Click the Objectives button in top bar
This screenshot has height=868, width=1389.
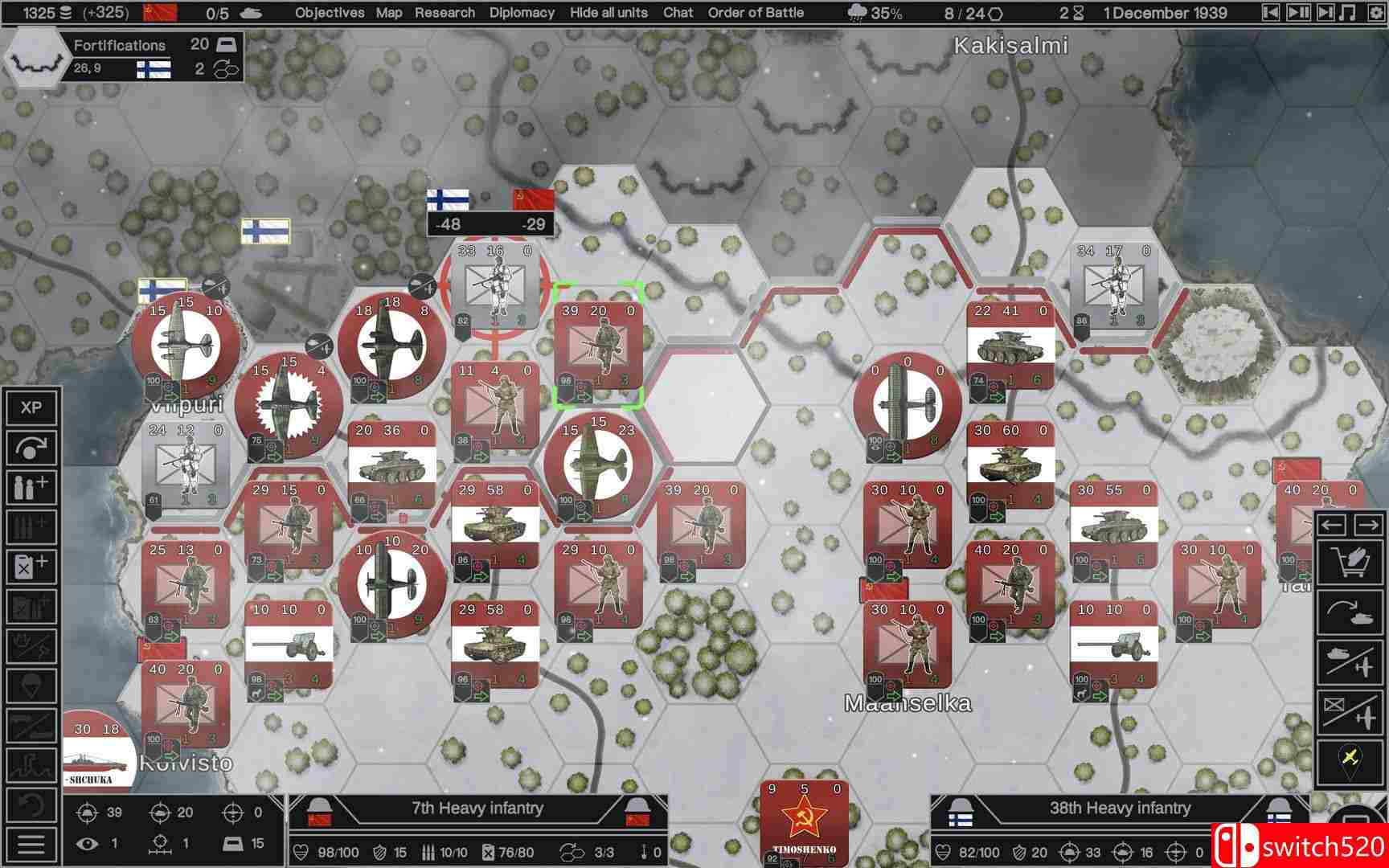coord(330,13)
